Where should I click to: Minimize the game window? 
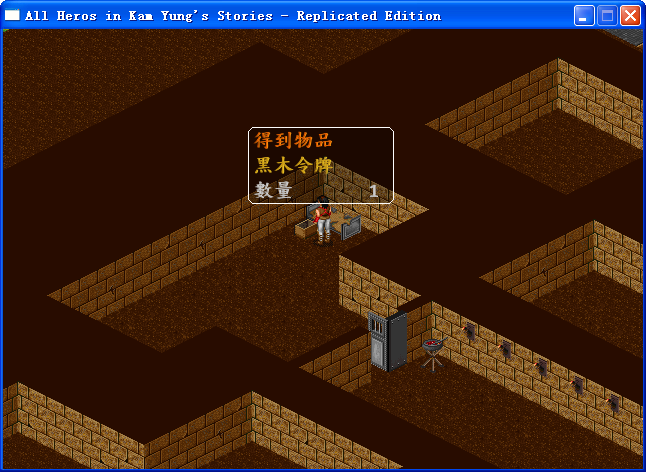tap(584, 15)
